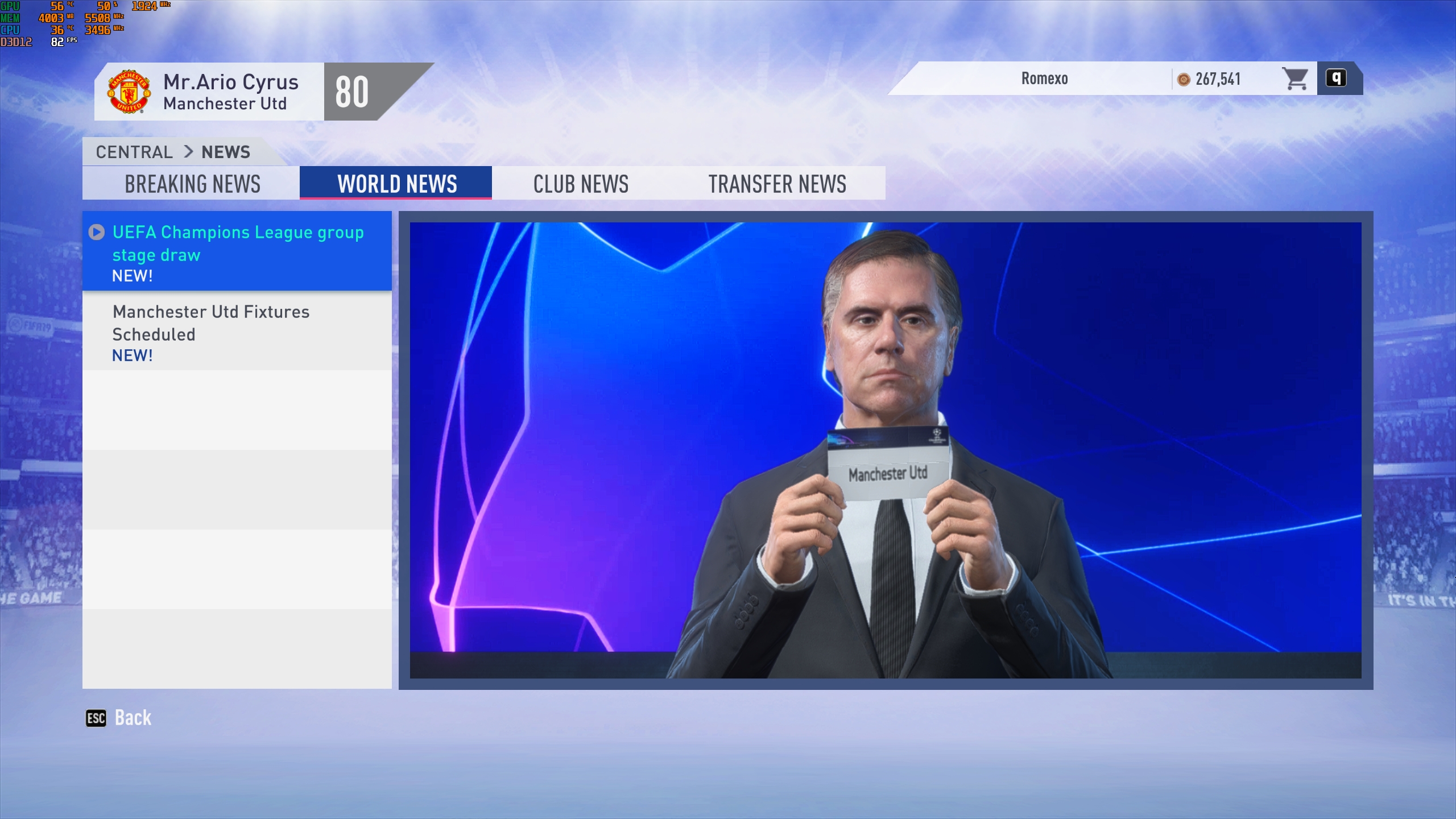Open the Champions League group stage draw story

(237, 251)
